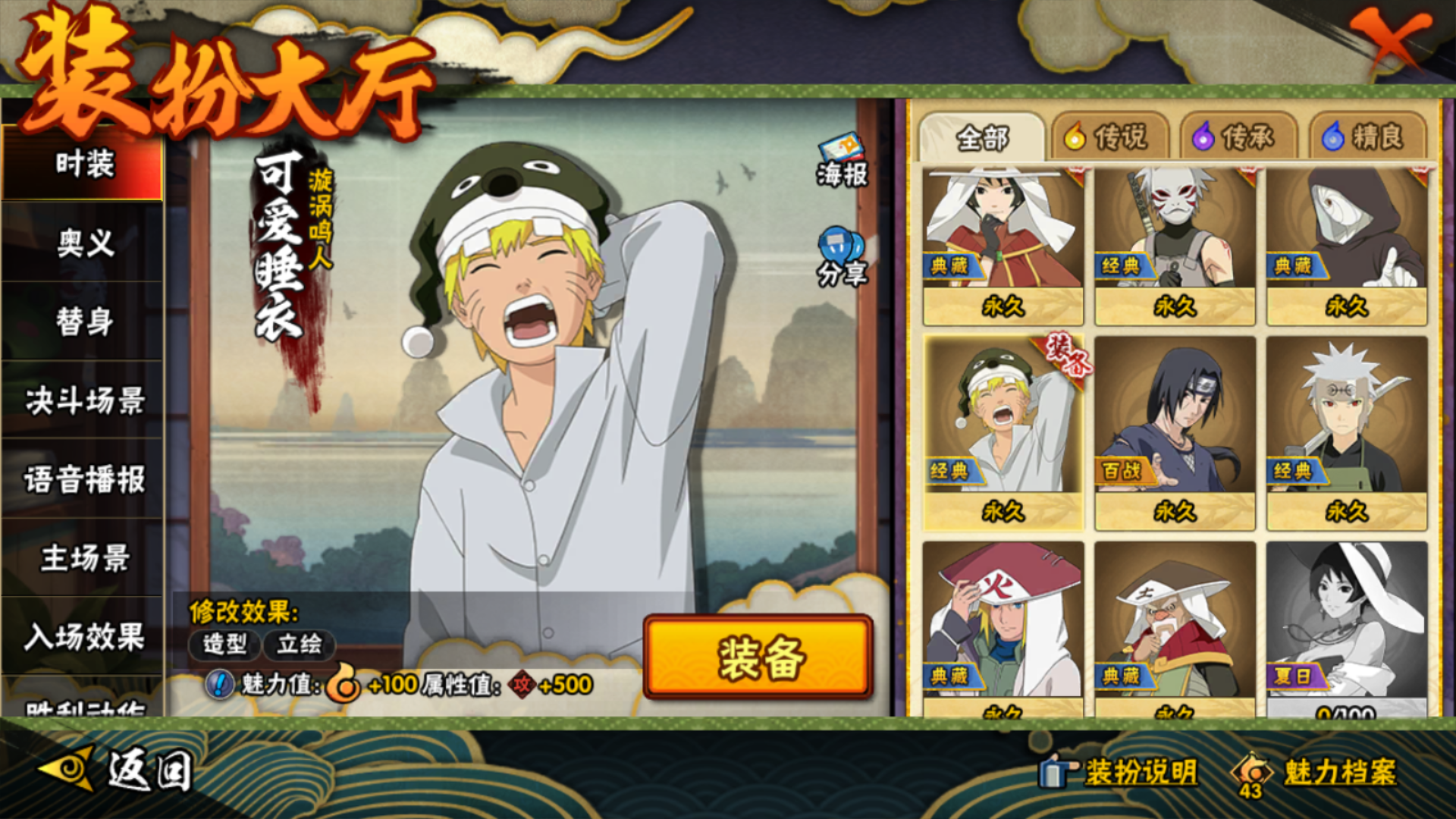Switch to the 传说 tab
The image size is (1456, 819).
coord(1108,138)
